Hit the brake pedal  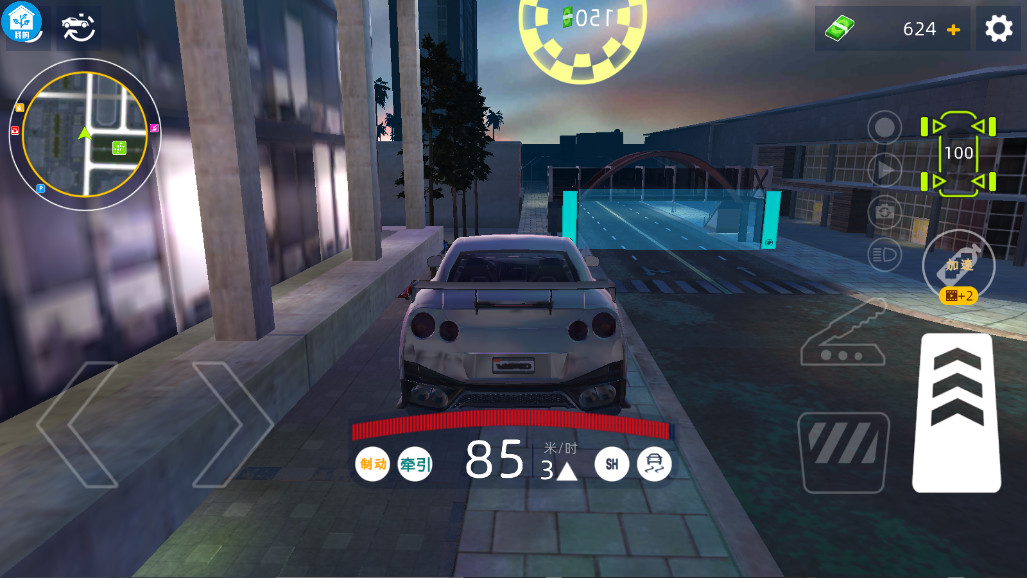[843, 452]
